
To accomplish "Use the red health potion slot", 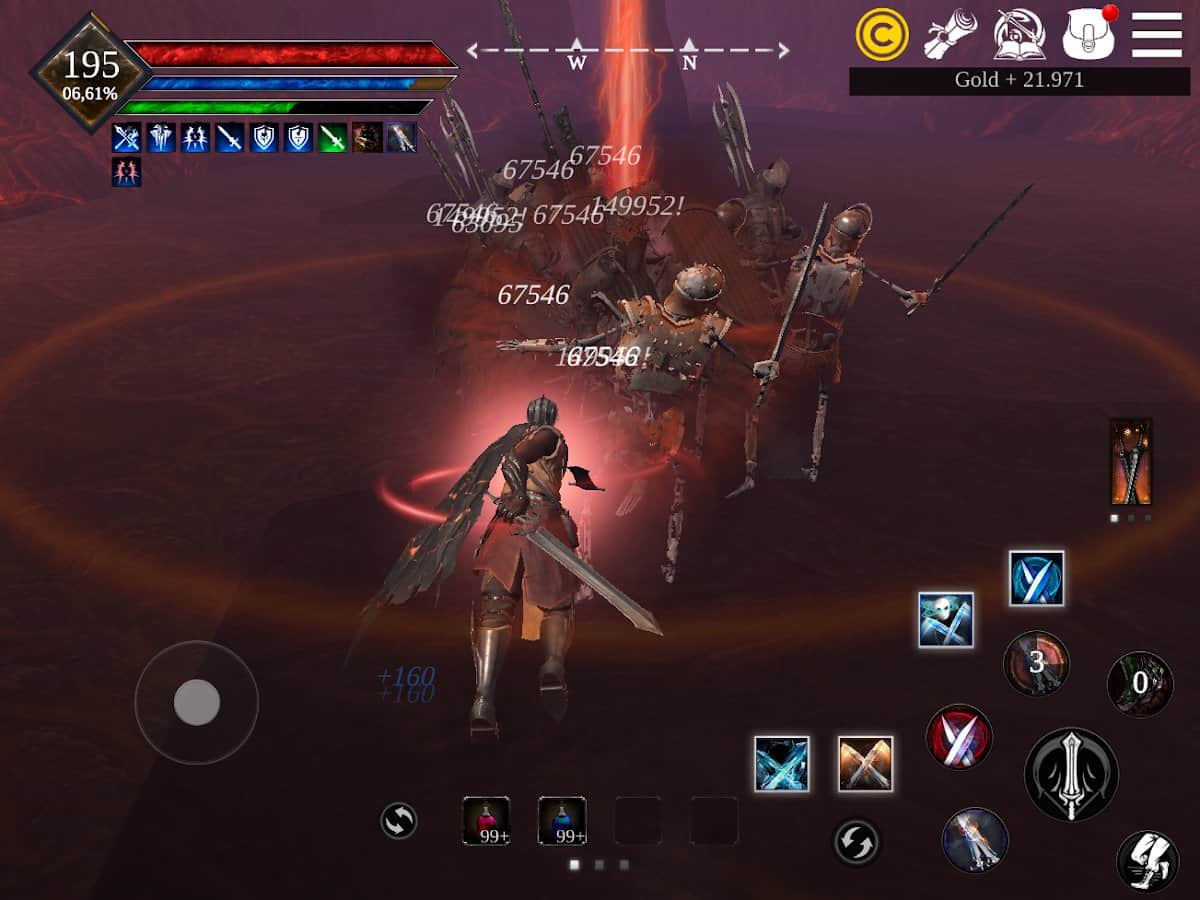I will click(x=486, y=820).
